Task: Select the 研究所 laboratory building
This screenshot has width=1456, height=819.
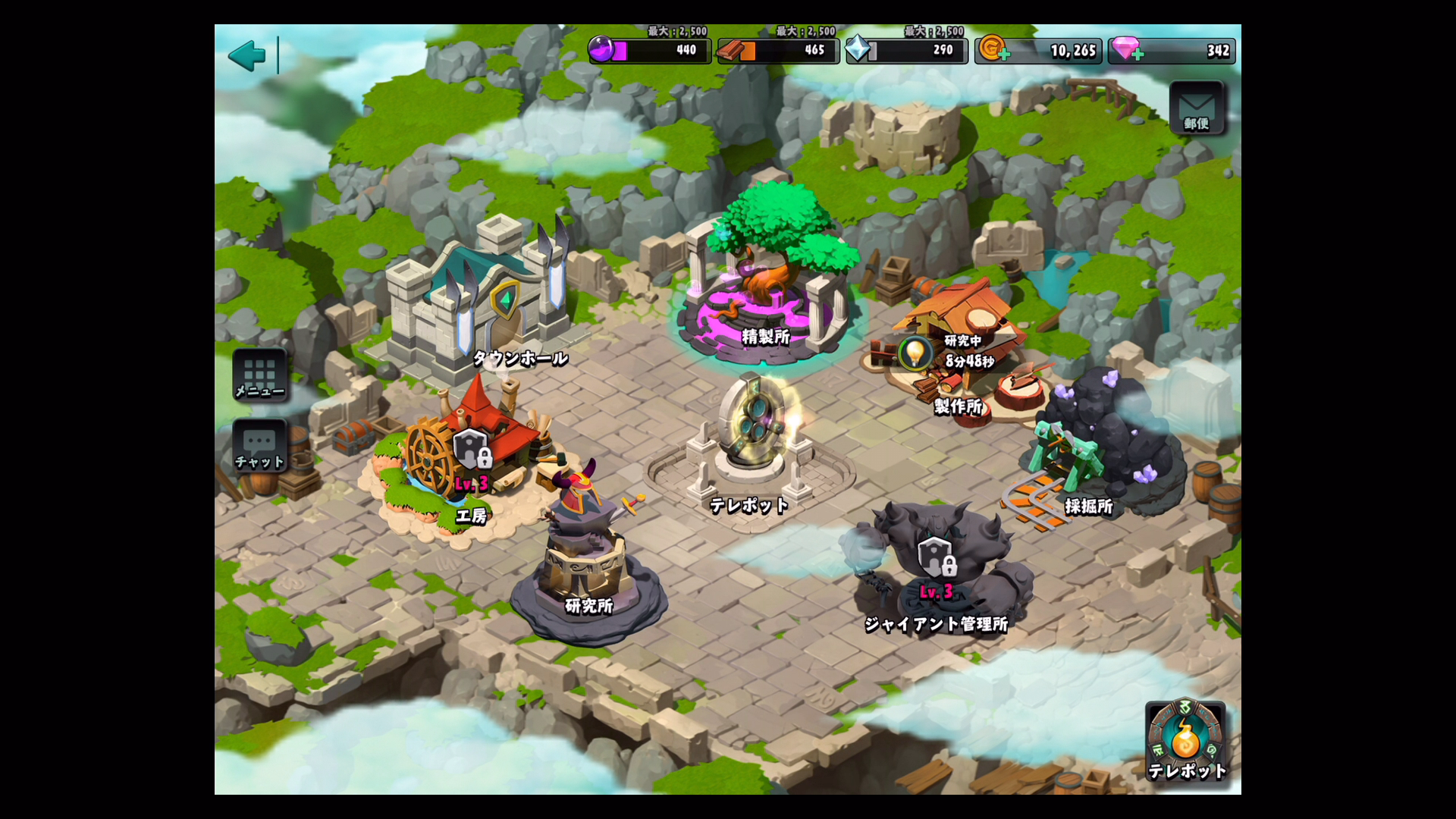Action: pos(586,561)
